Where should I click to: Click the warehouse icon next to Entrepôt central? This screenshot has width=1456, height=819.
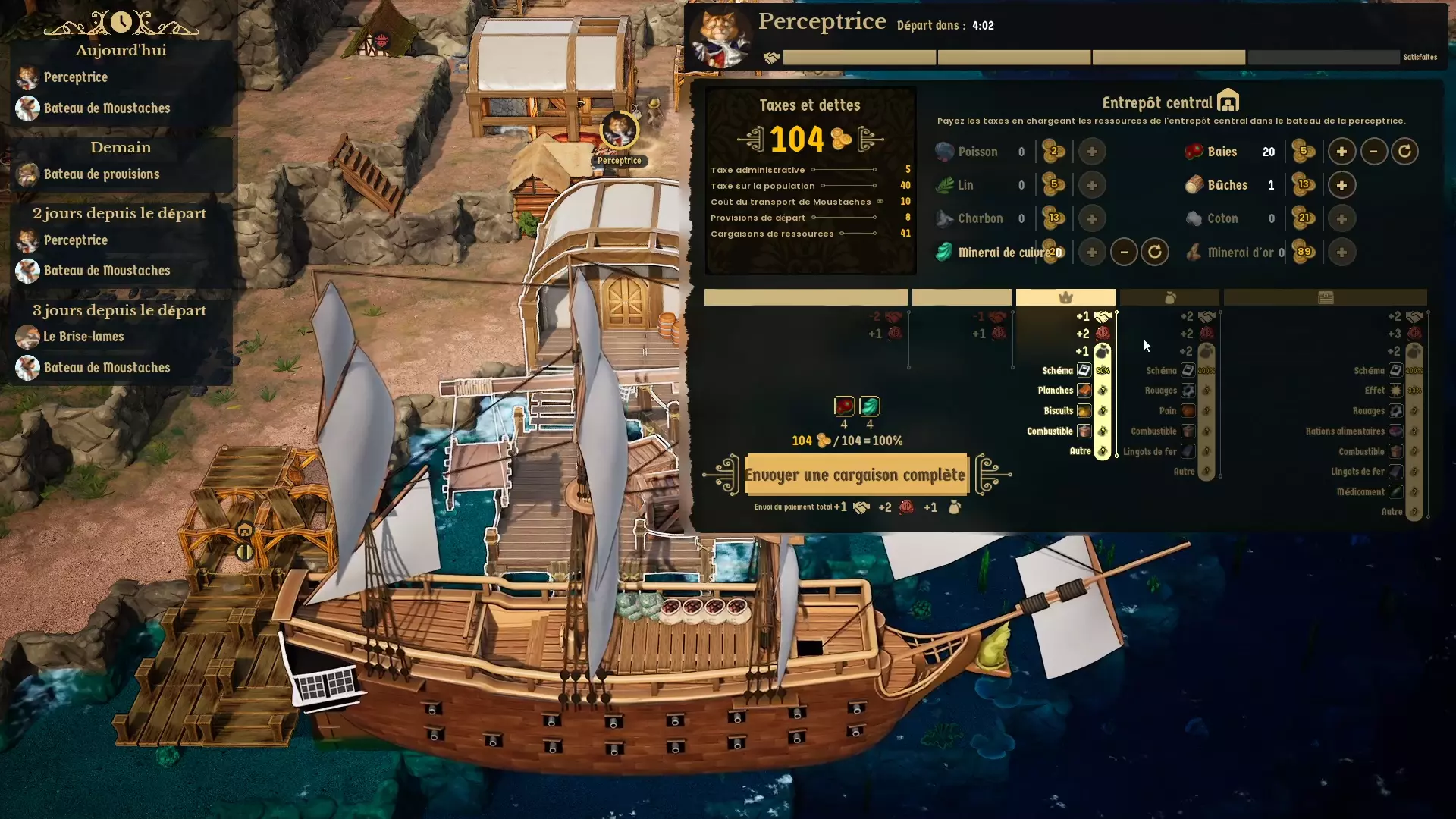point(1227,99)
